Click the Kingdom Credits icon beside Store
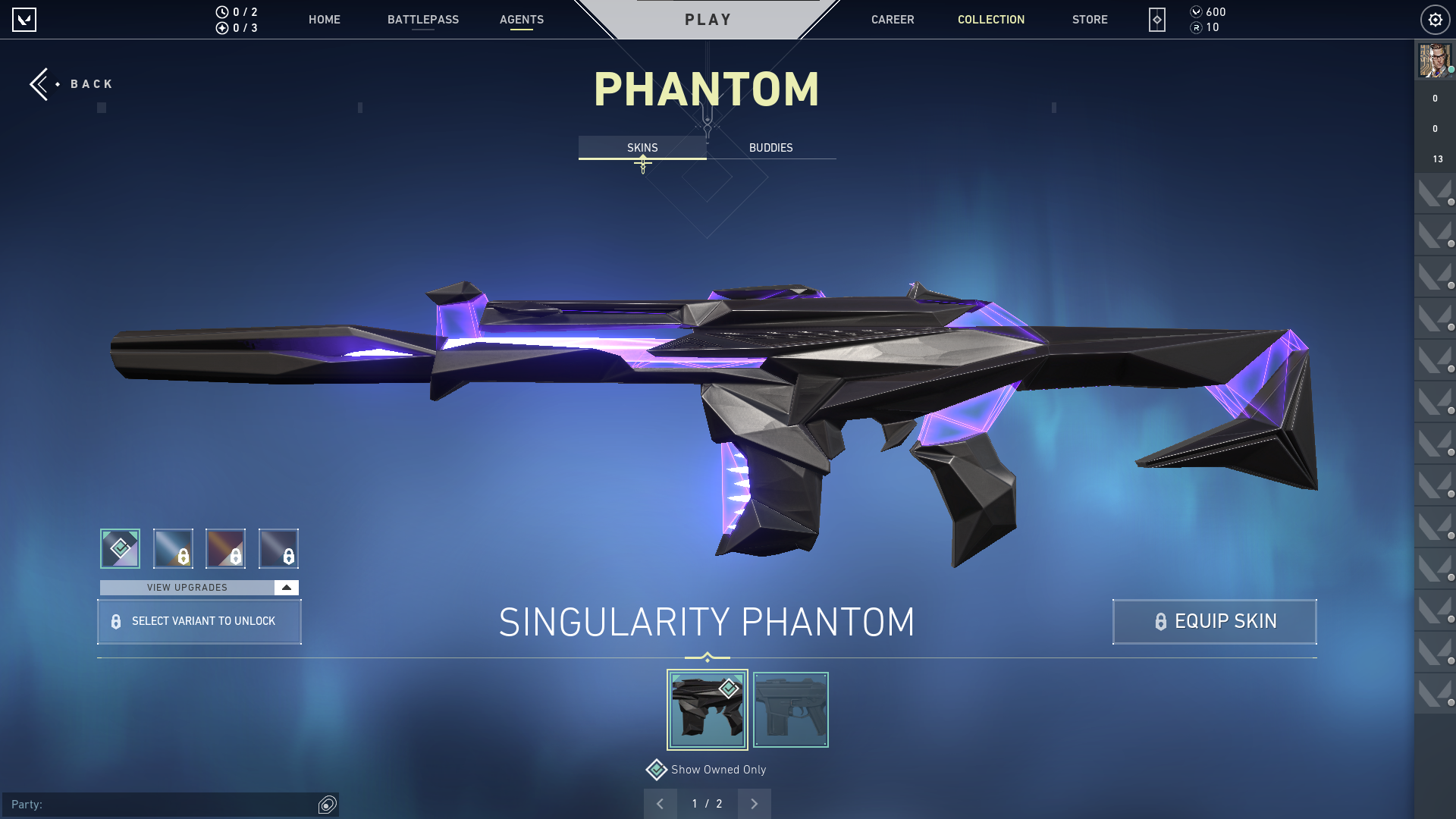Screen dimensions: 1456x819 click(x=1156, y=20)
